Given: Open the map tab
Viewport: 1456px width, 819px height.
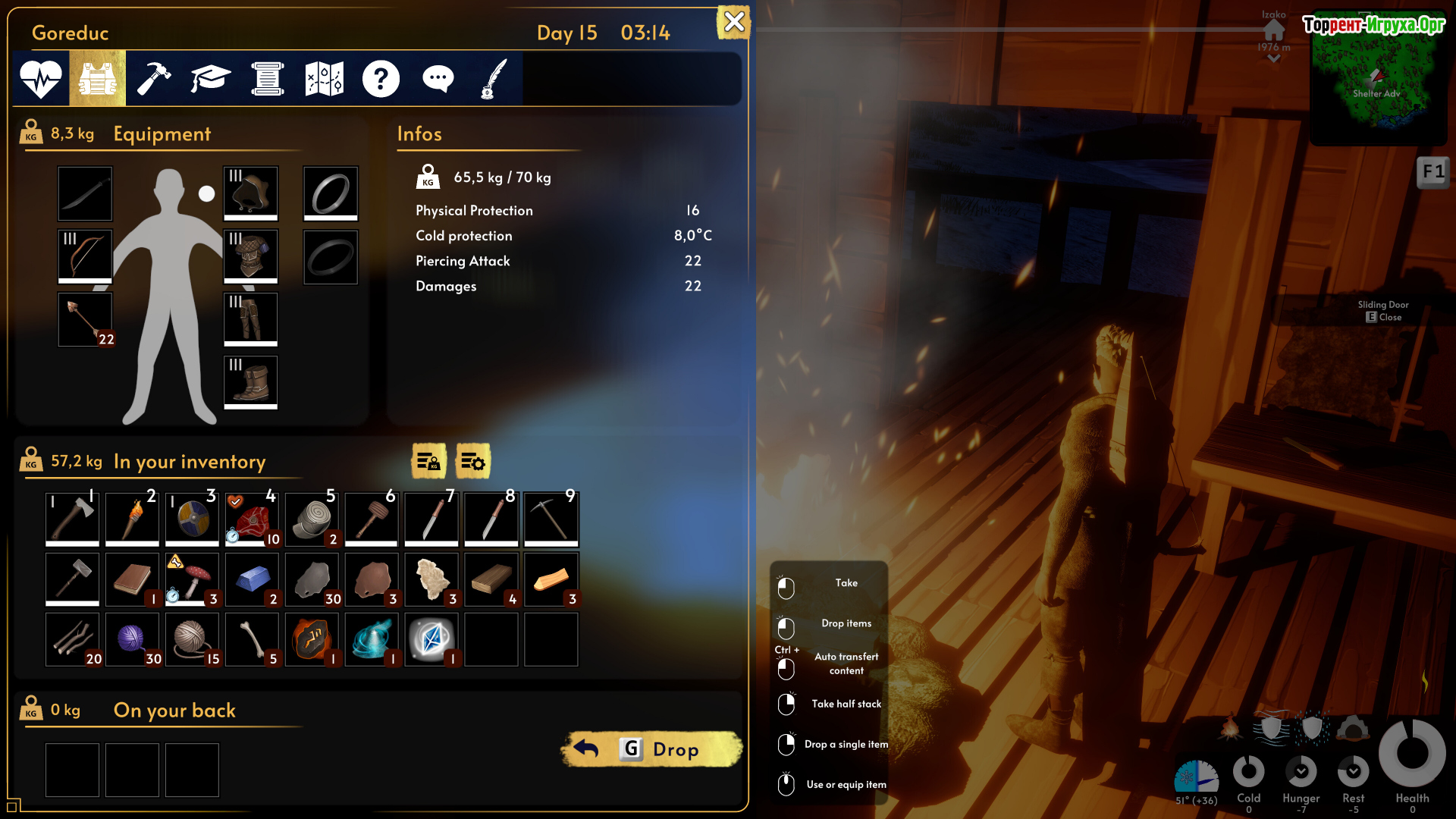Looking at the screenshot, I should coord(325,78).
